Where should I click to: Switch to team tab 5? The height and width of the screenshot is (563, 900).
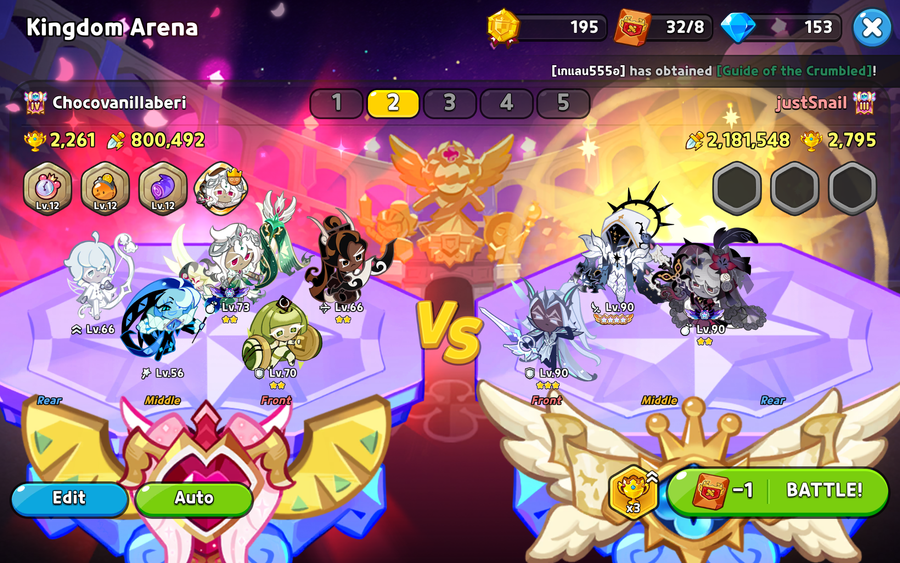(x=563, y=103)
